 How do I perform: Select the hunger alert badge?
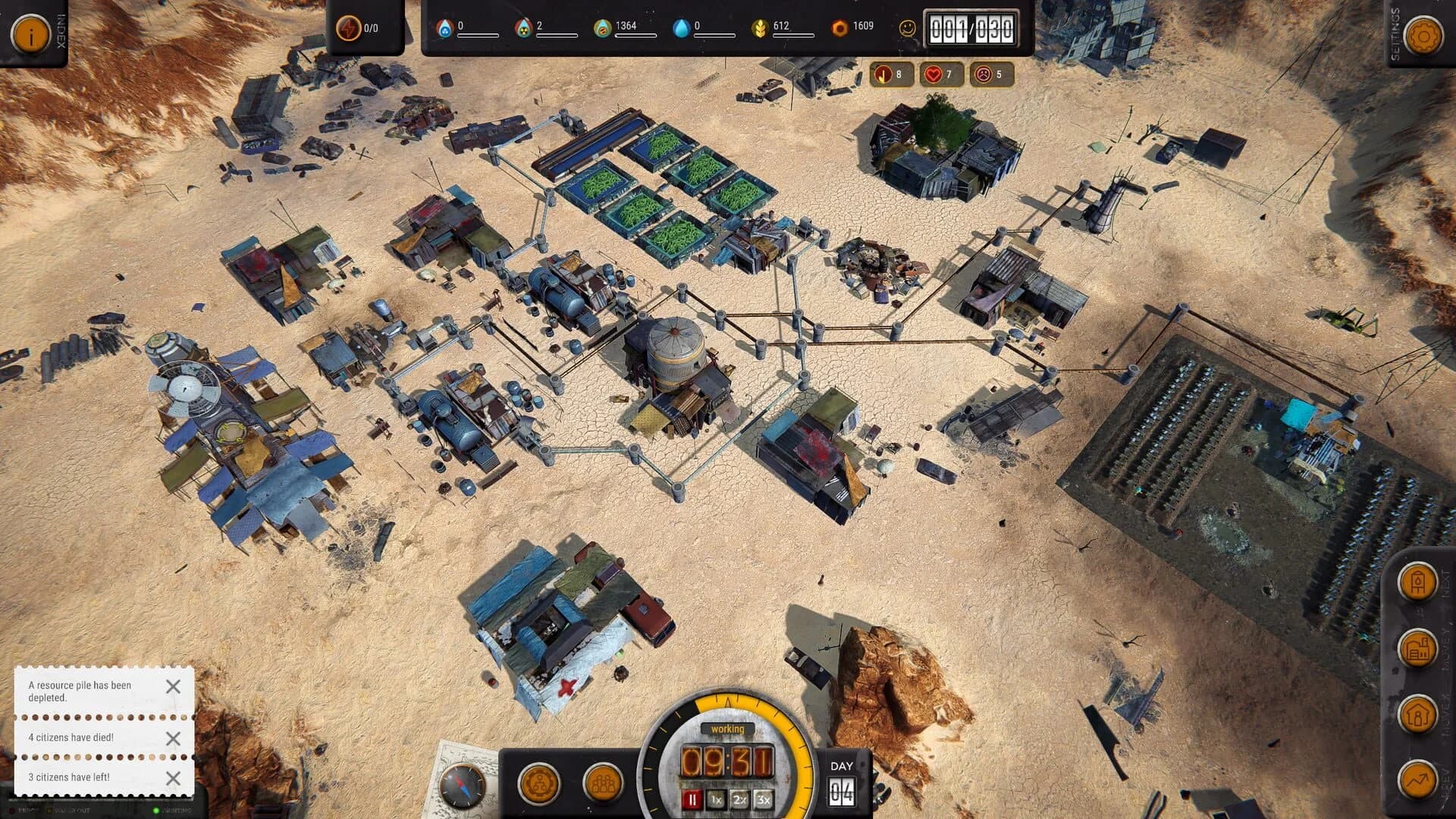(891, 74)
